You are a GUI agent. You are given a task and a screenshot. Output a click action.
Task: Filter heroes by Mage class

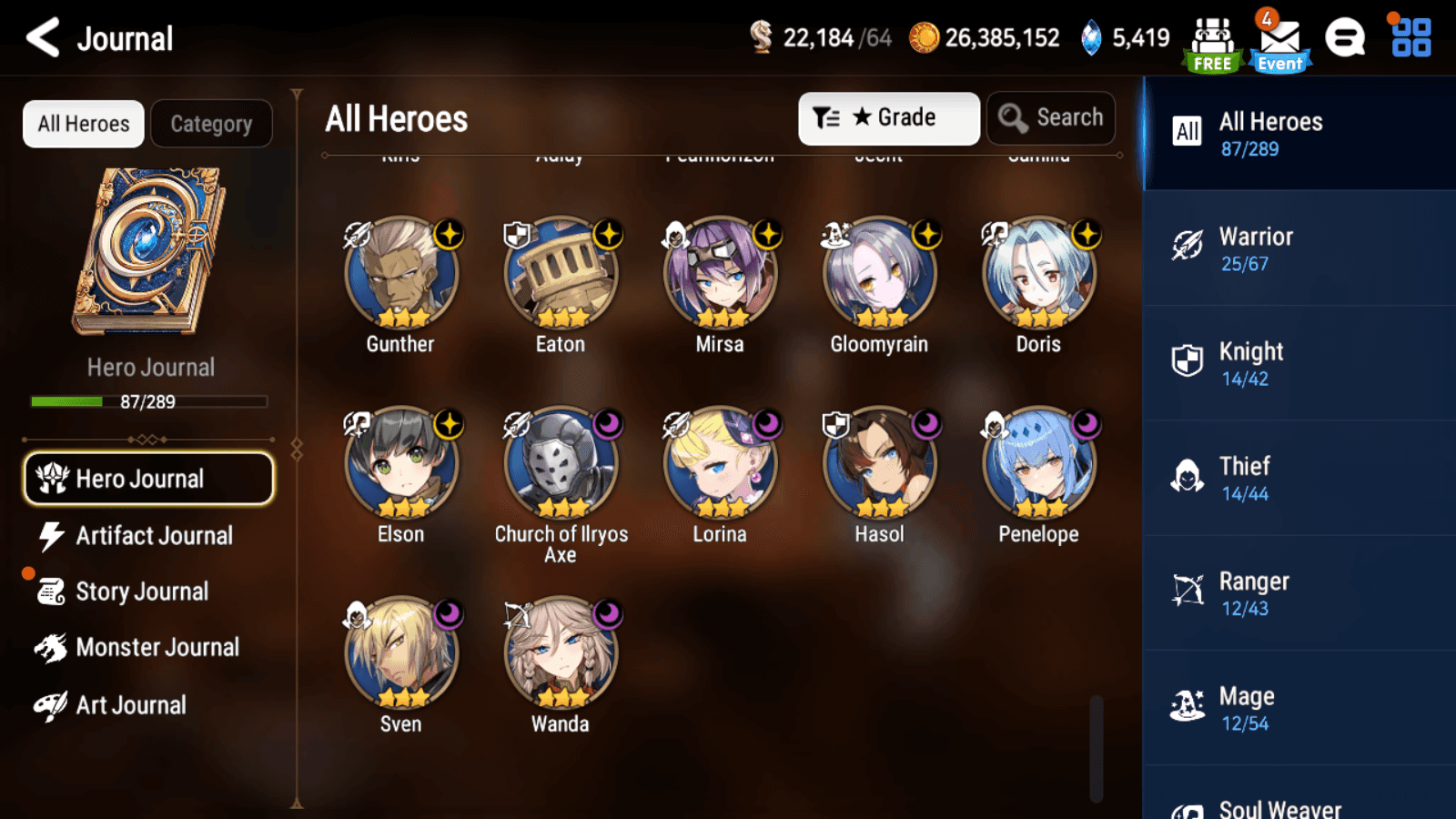point(1299,708)
